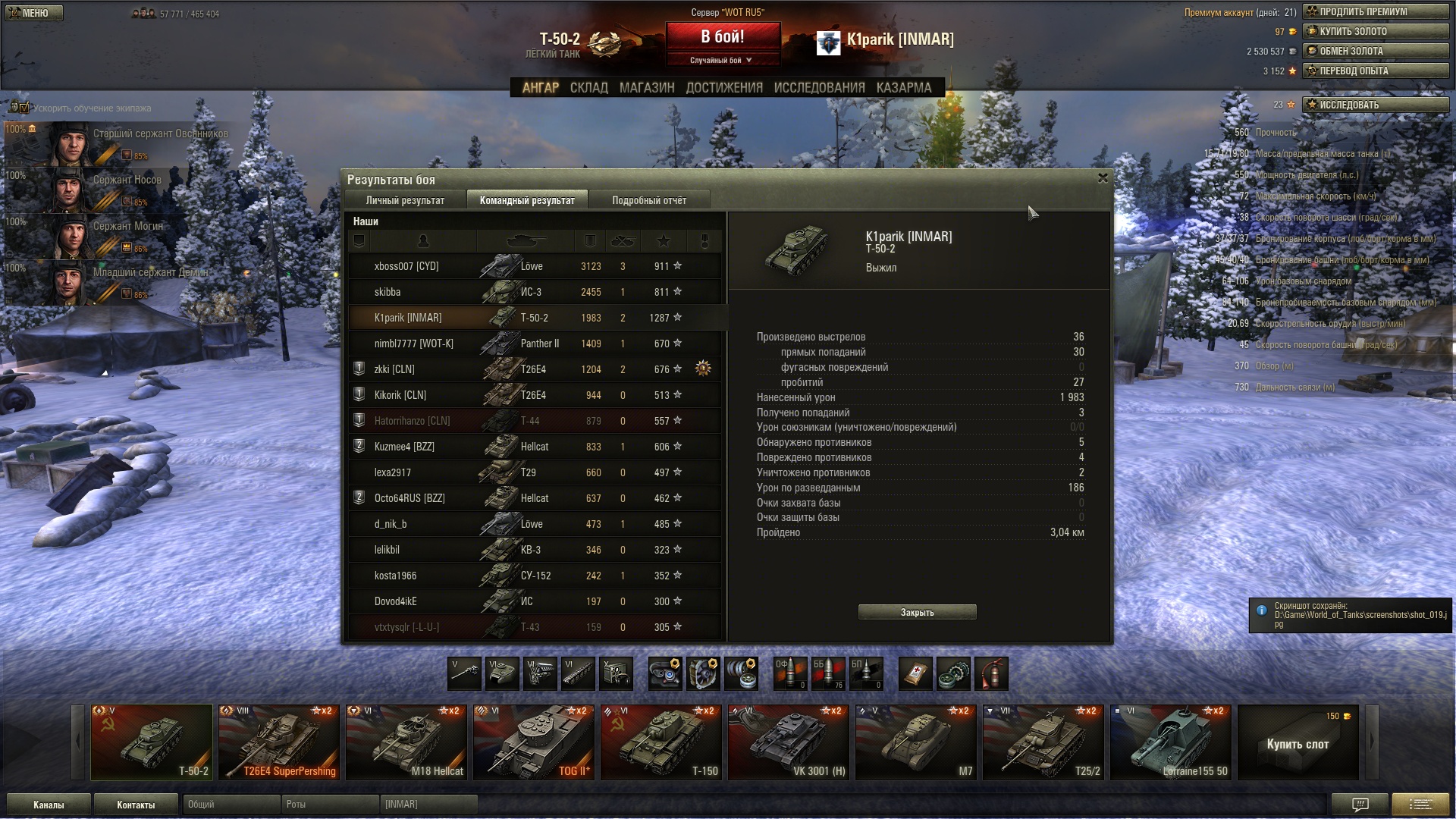Open the МЕНЮ button
Screen dimensions: 1456x819
(33, 13)
